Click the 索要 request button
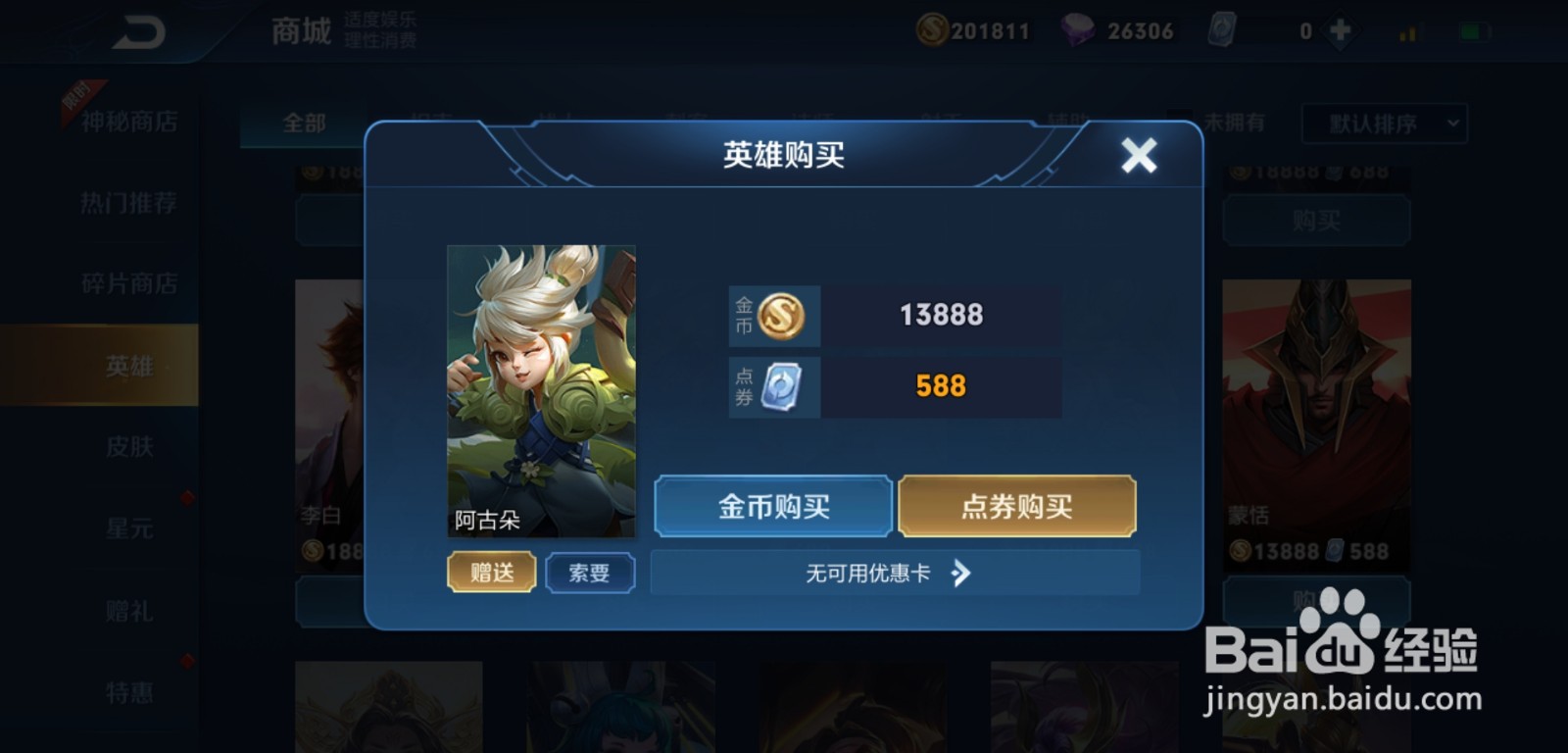 [x=590, y=573]
